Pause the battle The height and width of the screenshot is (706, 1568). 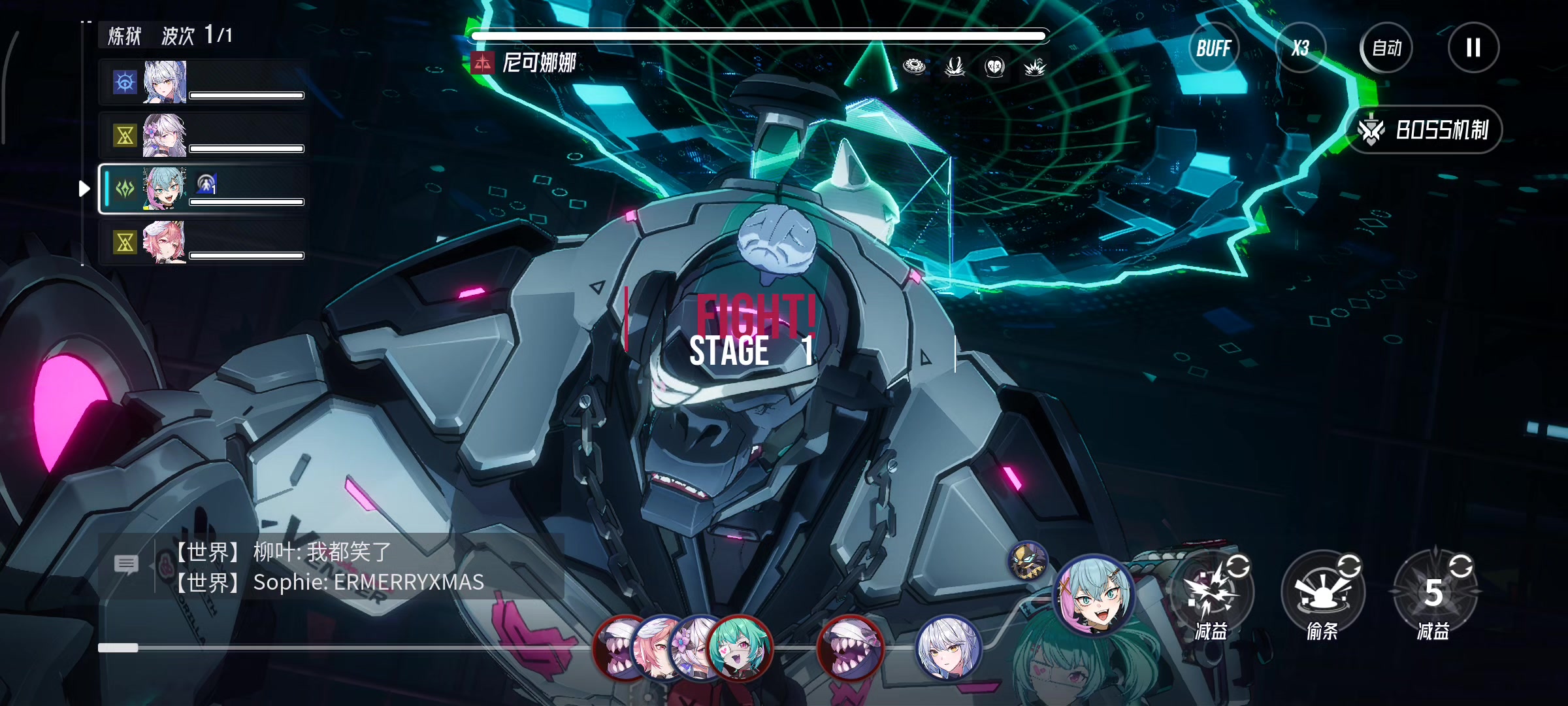tap(1473, 48)
